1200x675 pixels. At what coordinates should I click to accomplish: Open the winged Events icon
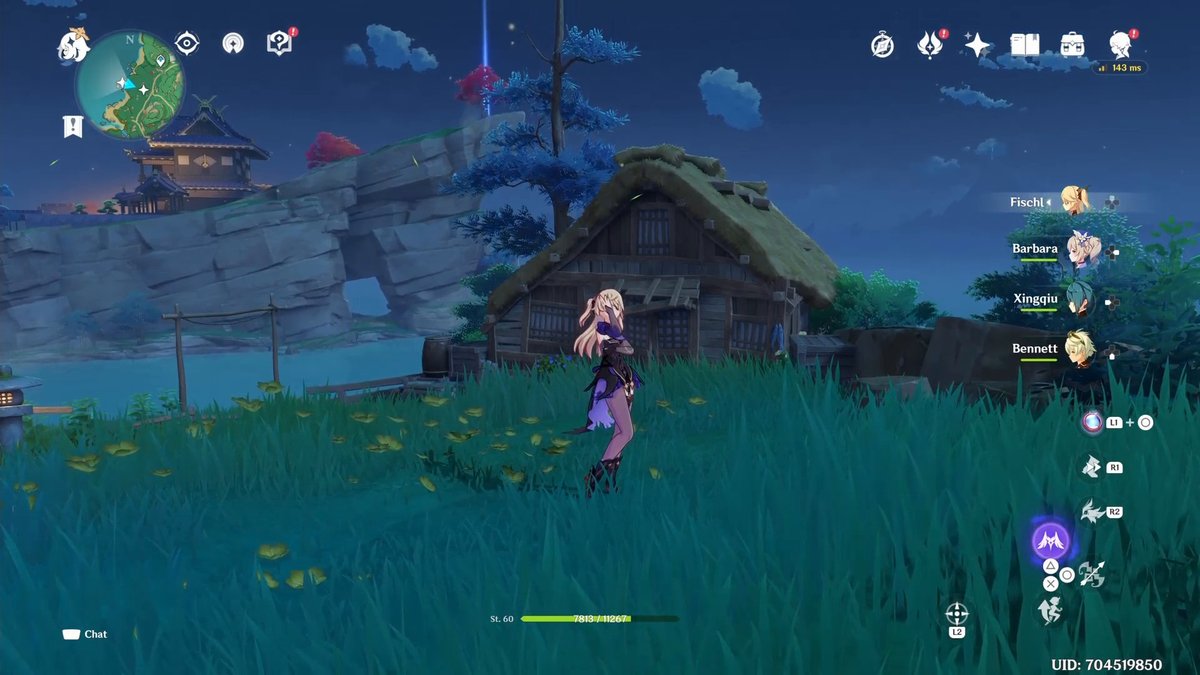click(930, 45)
